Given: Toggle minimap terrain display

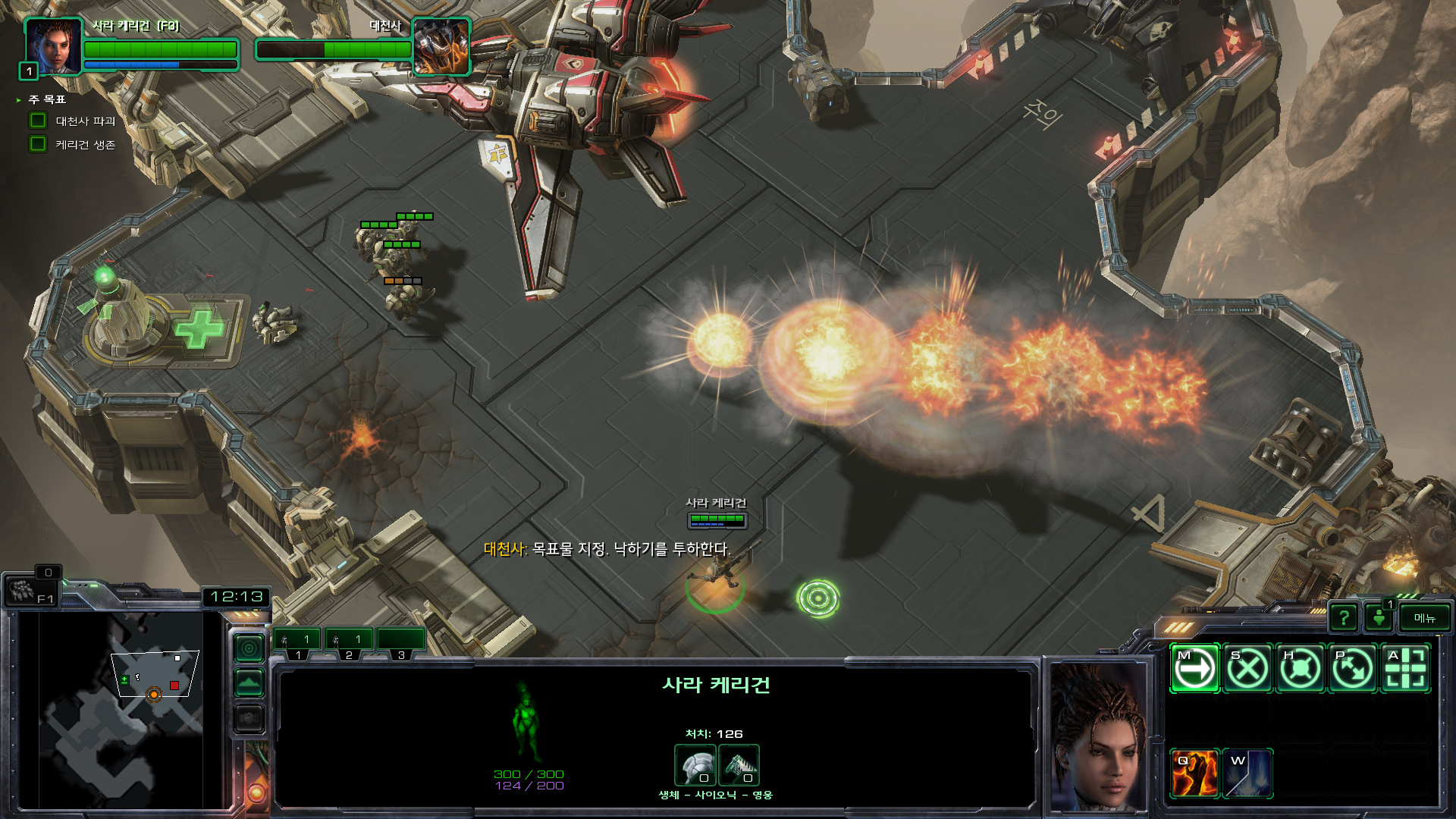Looking at the screenshot, I should 249,683.
